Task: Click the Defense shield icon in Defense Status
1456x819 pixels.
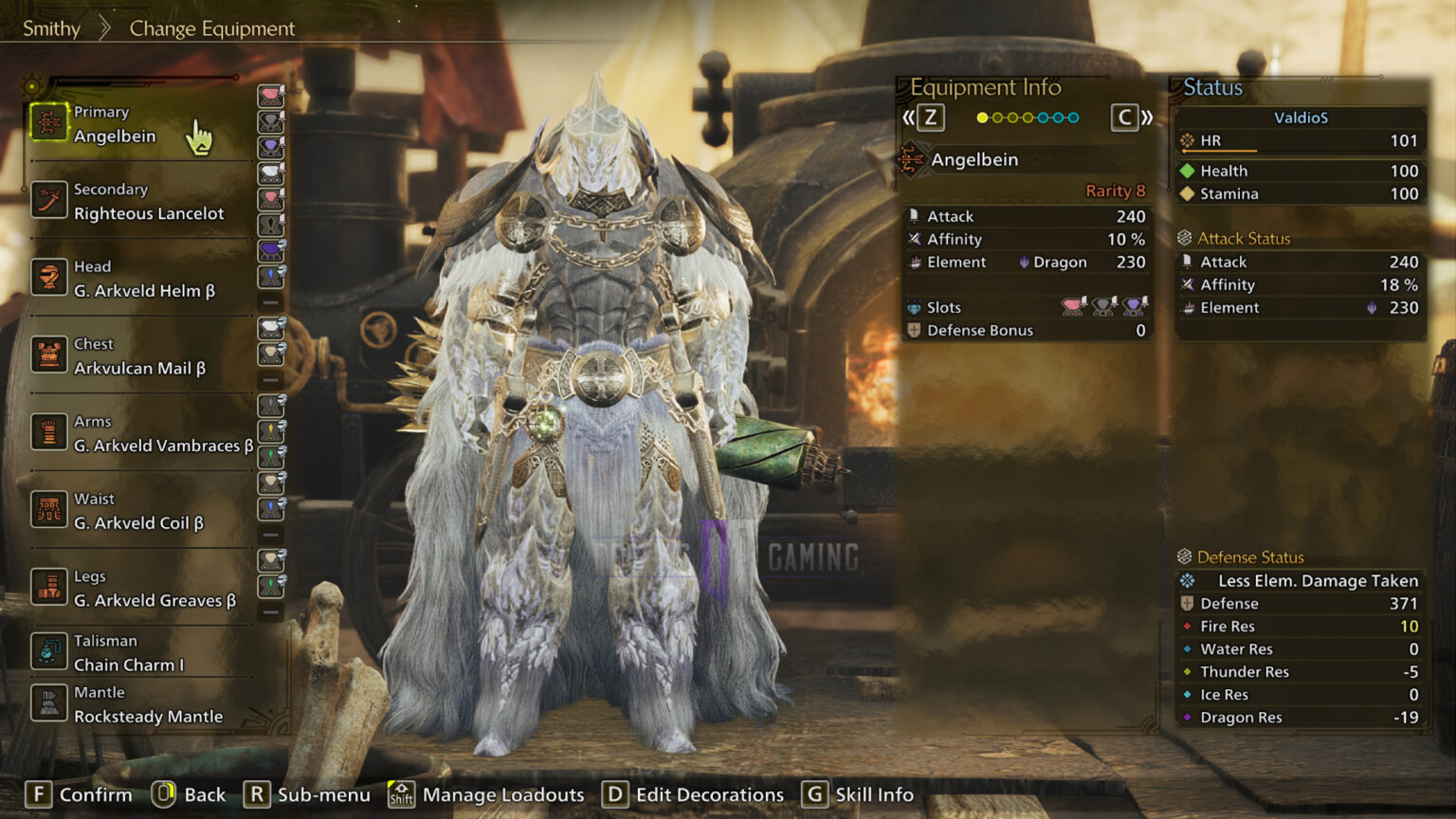Action: click(1189, 603)
